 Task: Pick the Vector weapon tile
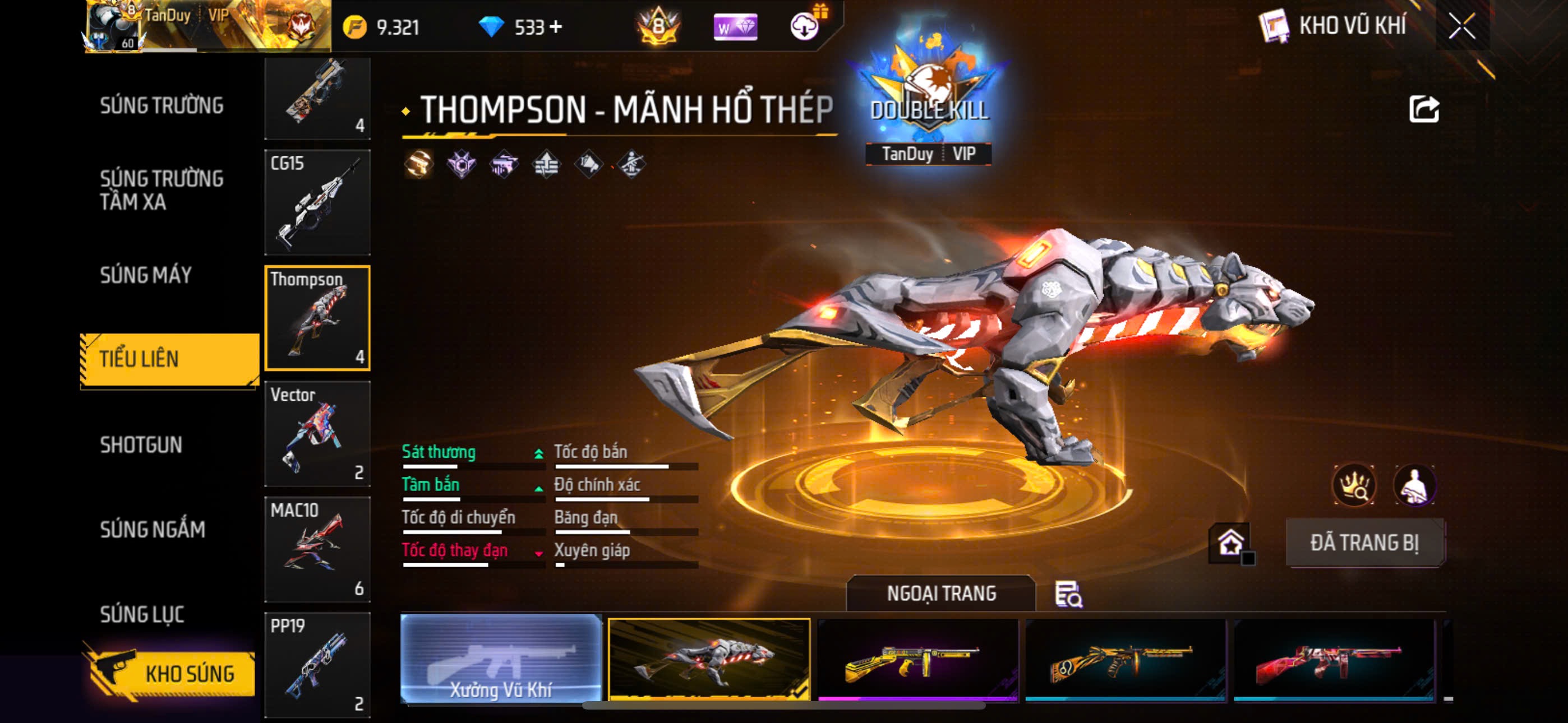coord(317,433)
